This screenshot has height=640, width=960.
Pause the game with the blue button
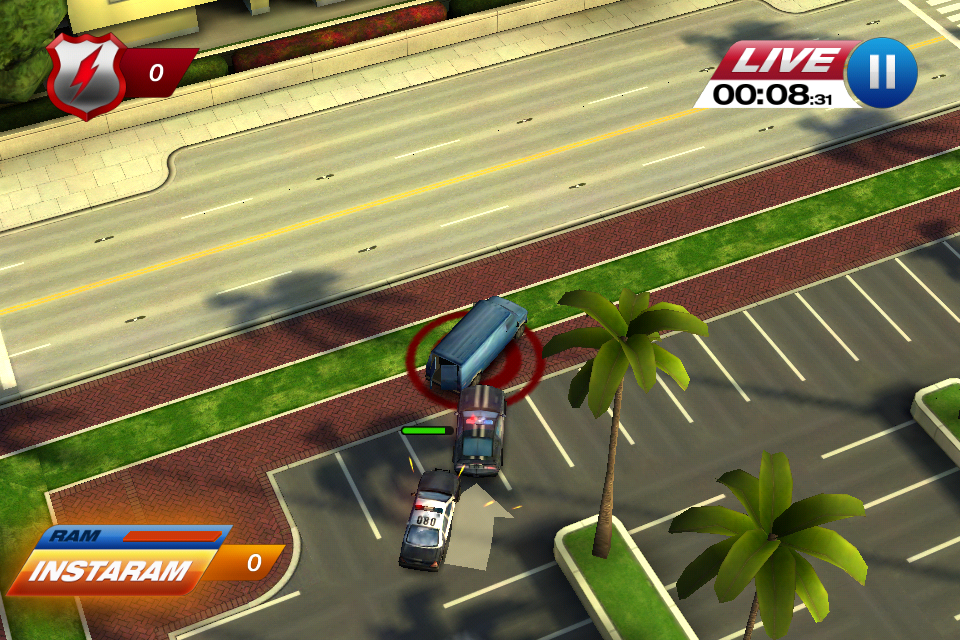point(881,73)
